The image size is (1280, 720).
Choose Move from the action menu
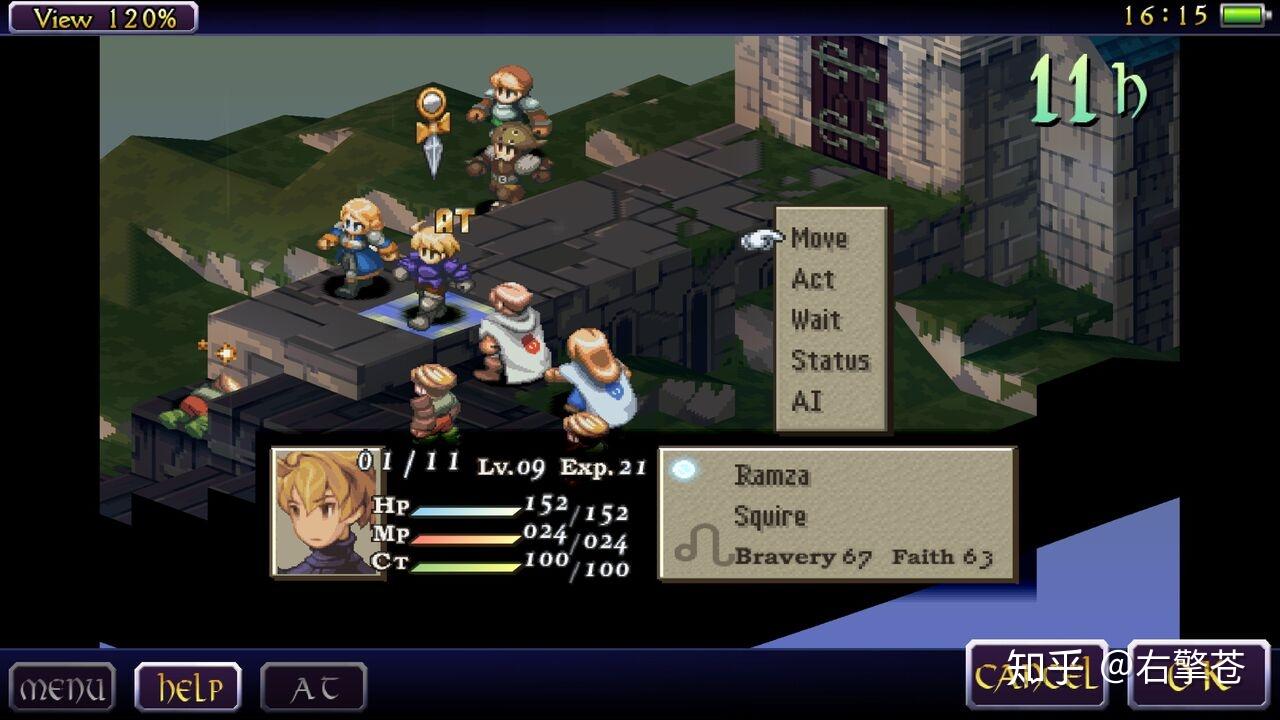[x=818, y=238]
